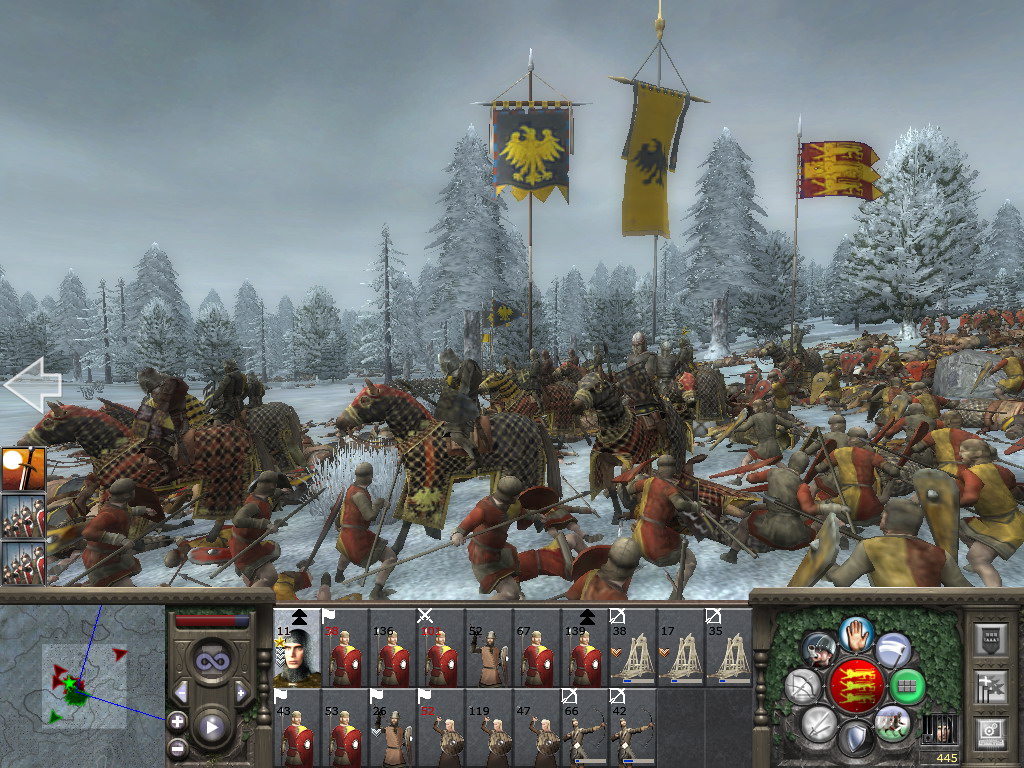Zoom out the minimap with minus button
The image size is (1024, 768).
[177, 746]
